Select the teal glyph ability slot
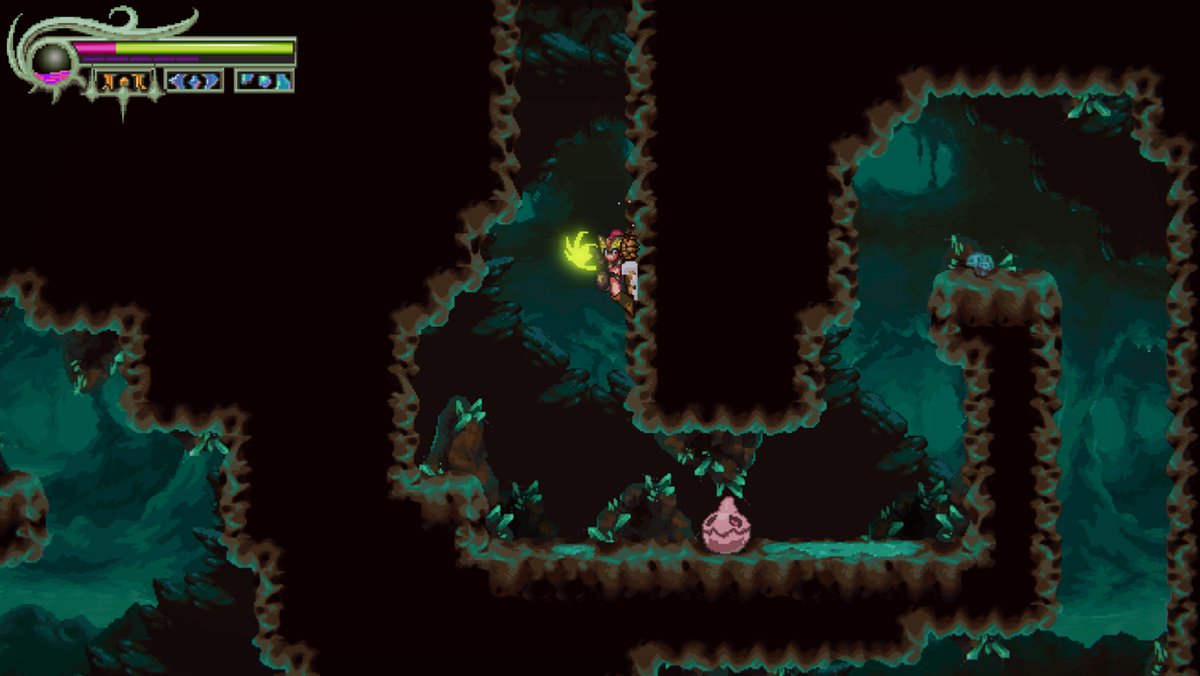Screen dimensions: 1200x676 [264, 81]
